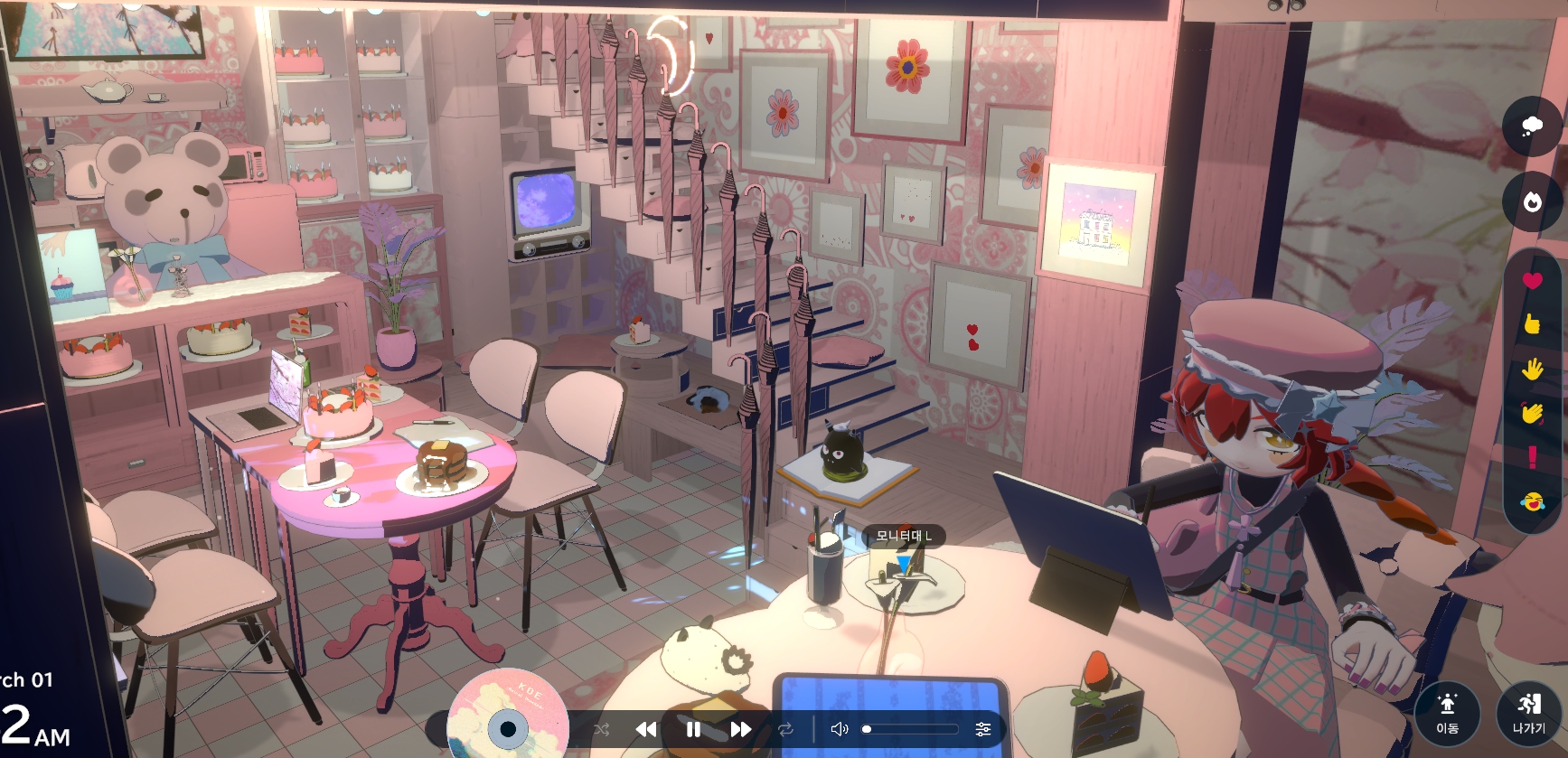The height and width of the screenshot is (758, 1568).
Task: Skip back to the previous track
Action: (x=646, y=729)
